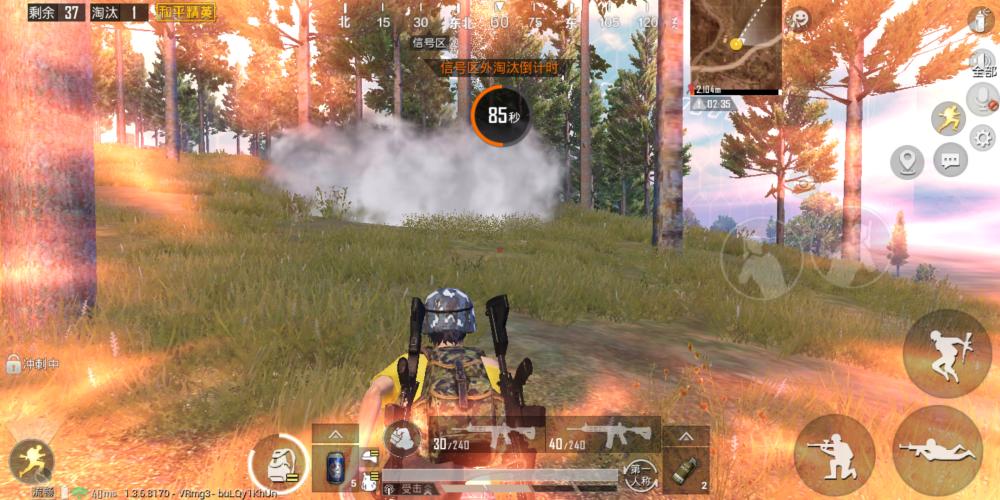Open the minimap
This screenshot has width=1000, height=500.
[x=736, y=44]
